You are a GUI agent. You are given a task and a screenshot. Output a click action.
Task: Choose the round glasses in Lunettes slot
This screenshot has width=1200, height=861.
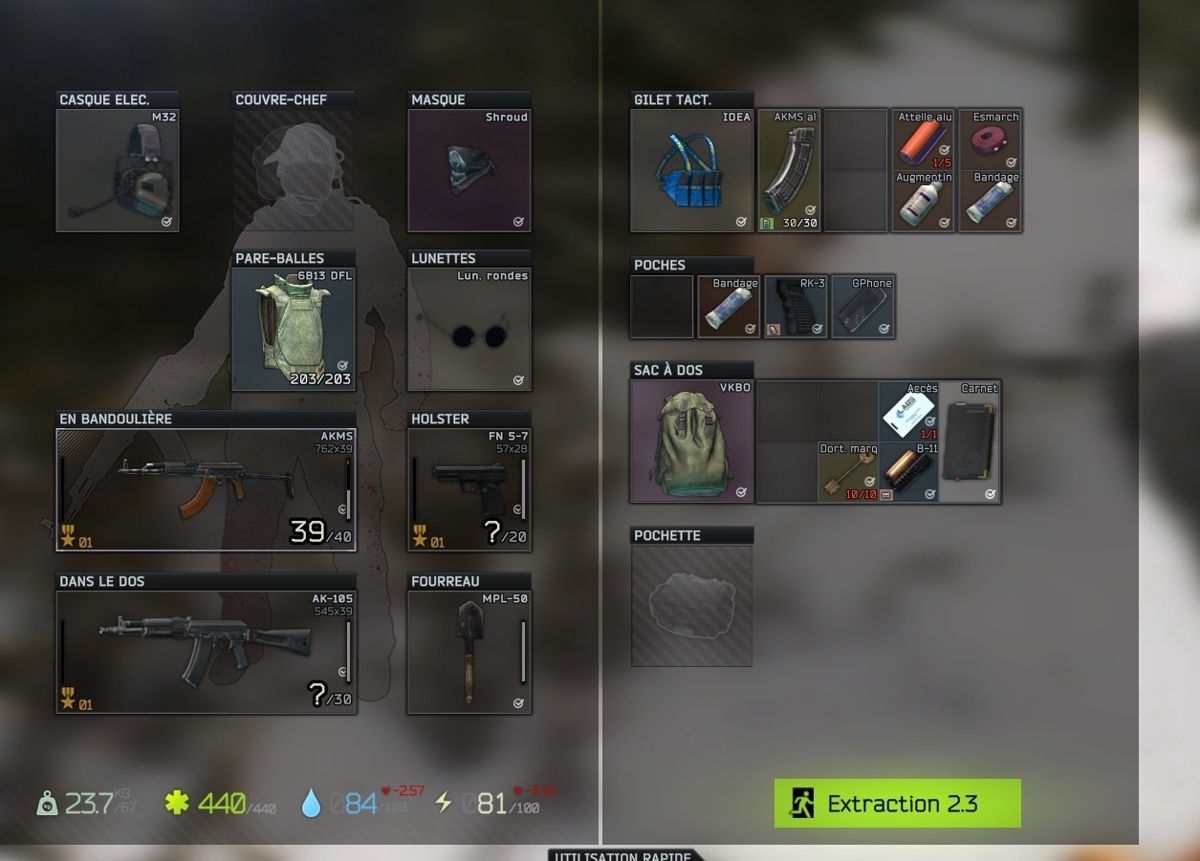469,330
